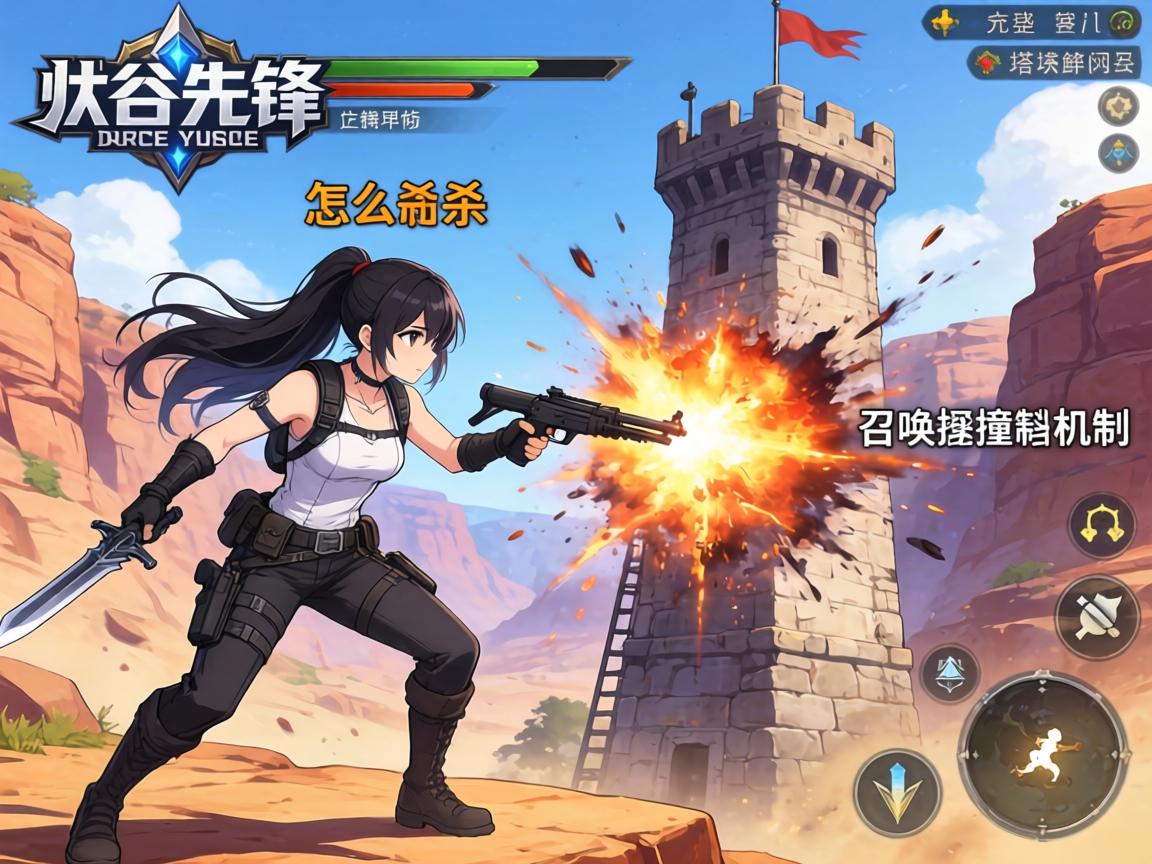Click the green swirl icon in top bar
Image resolution: width=1152 pixels, height=864 pixels.
[1126, 22]
